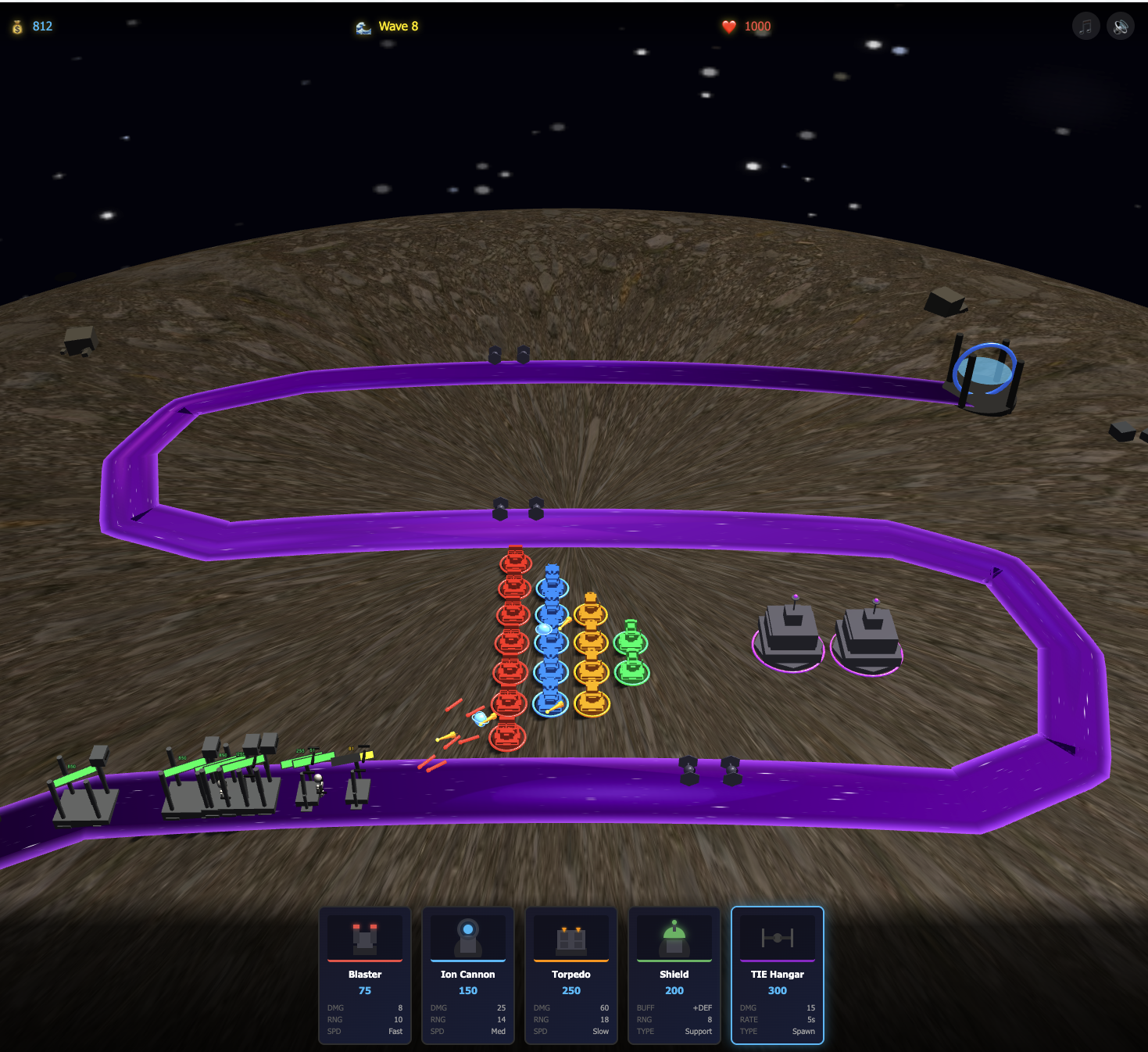This screenshot has height=1052, width=1148.
Task: Click the Ion Cannon price of 150
Action: (x=467, y=990)
